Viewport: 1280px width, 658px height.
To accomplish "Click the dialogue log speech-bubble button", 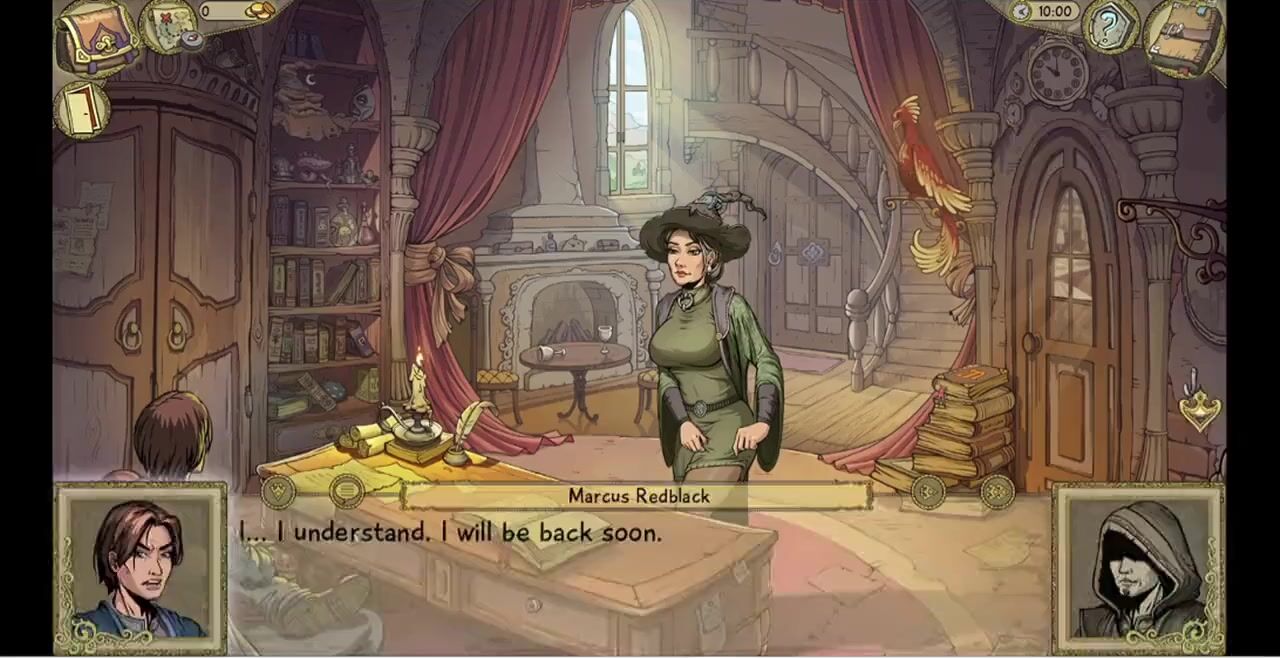I will [x=347, y=491].
